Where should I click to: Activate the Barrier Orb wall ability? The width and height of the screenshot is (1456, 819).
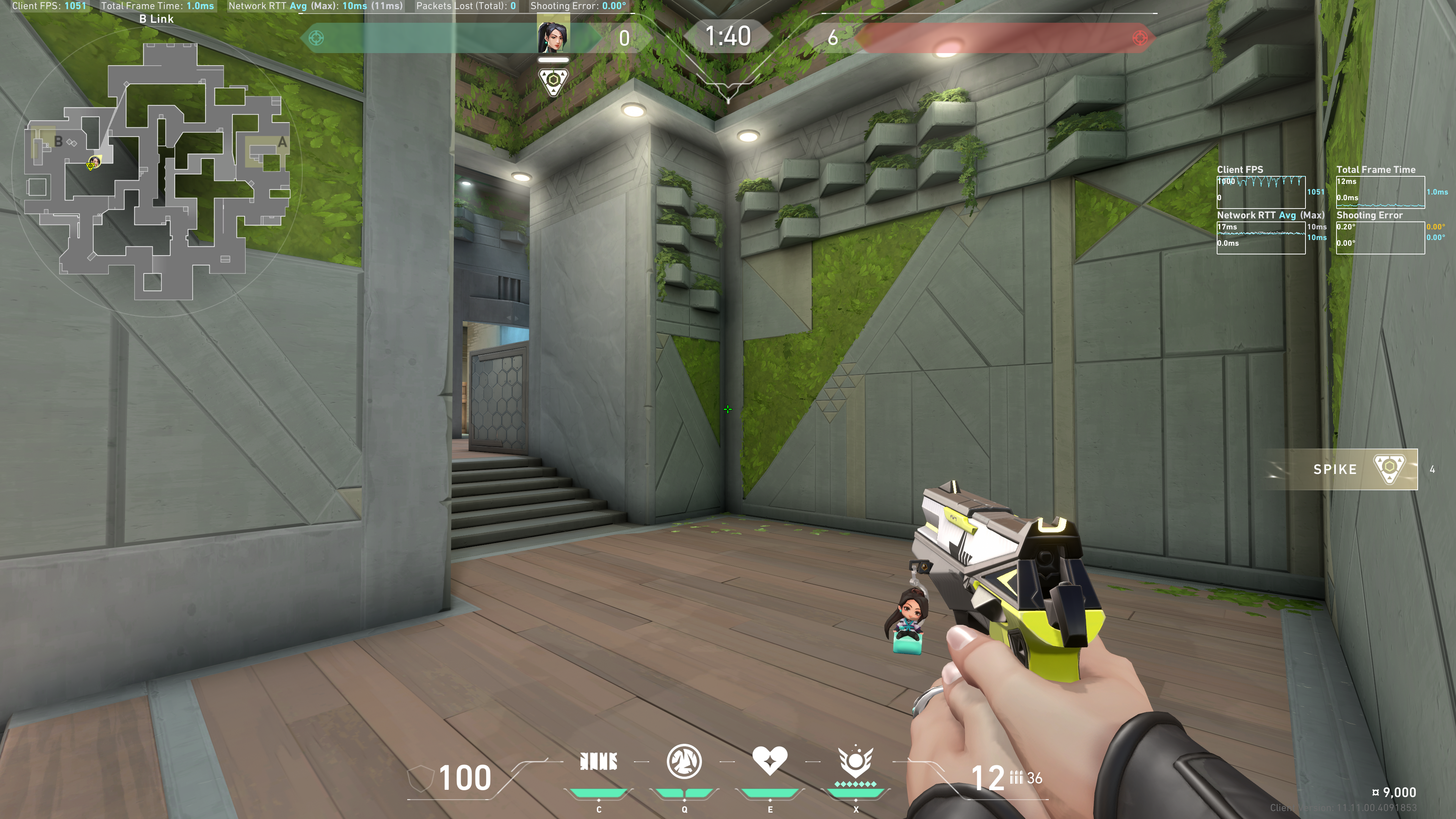tap(599, 762)
